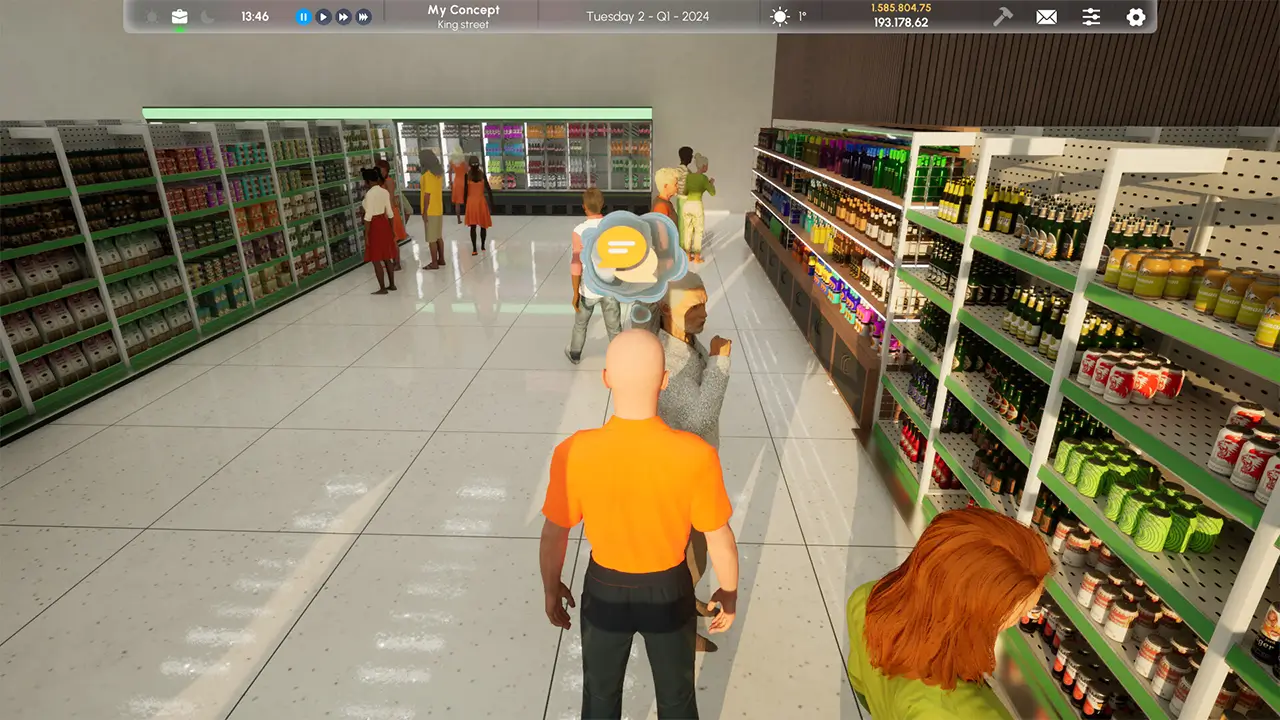Resume normal game speed with play

point(322,16)
